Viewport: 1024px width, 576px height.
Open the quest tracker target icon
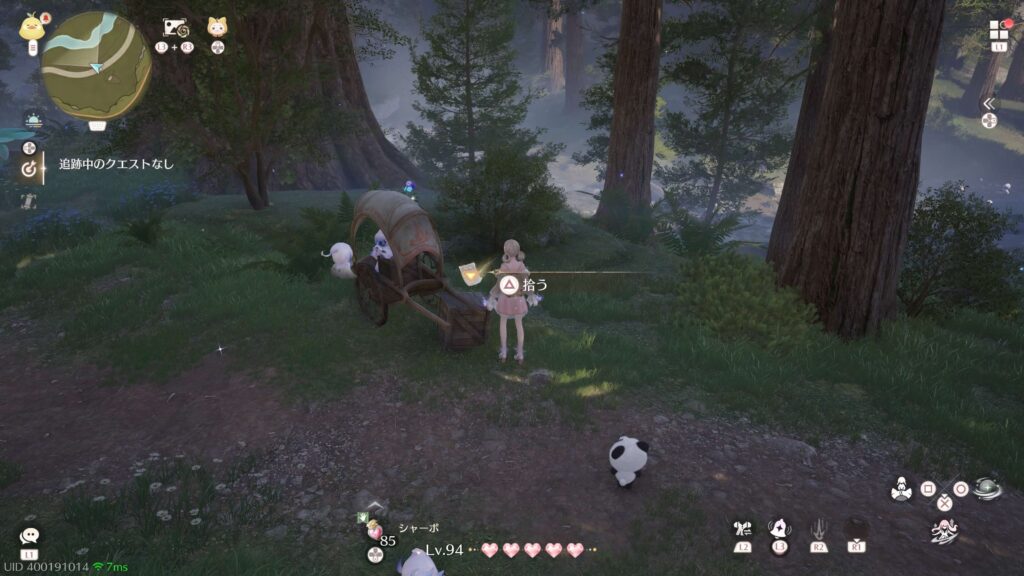[29, 169]
